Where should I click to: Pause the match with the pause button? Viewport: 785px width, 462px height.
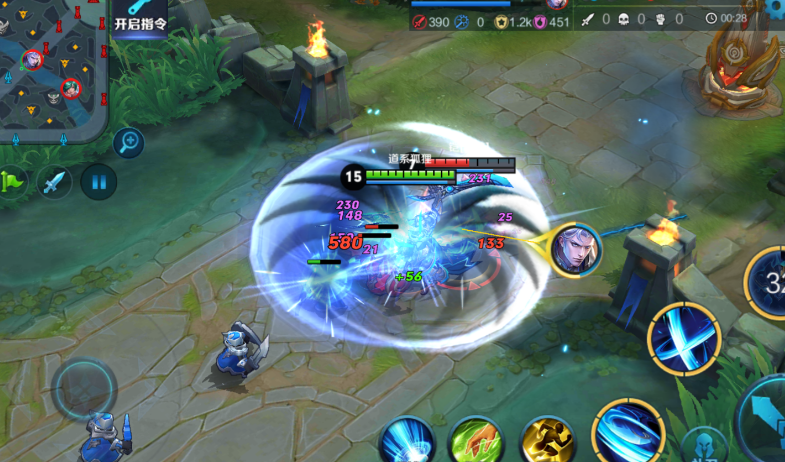(x=98, y=182)
